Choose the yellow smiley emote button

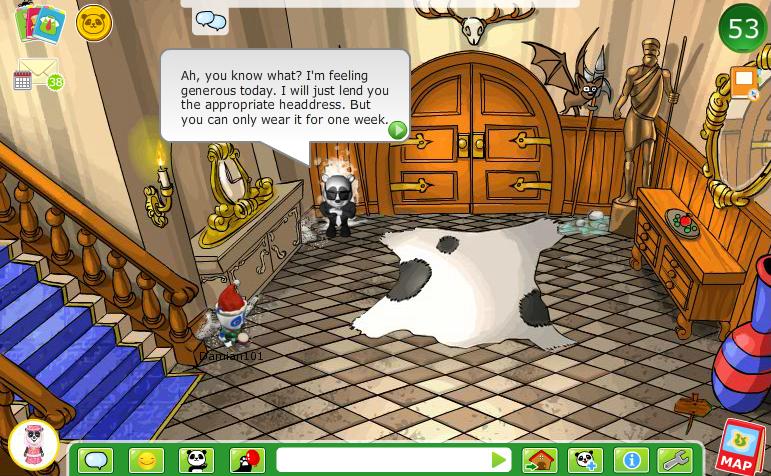tap(146, 460)
